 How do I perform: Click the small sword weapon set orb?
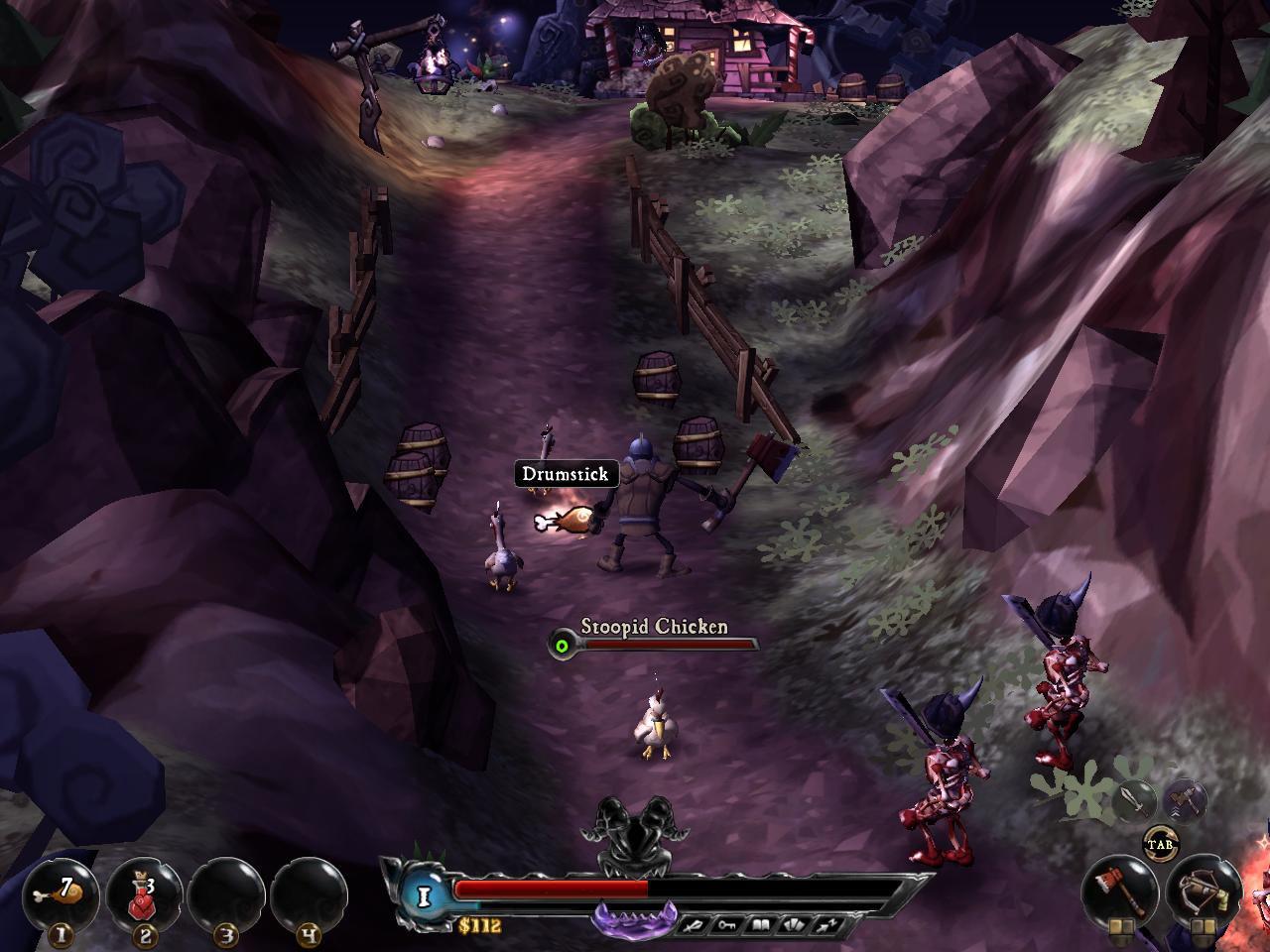click(x=1136, y=799)
